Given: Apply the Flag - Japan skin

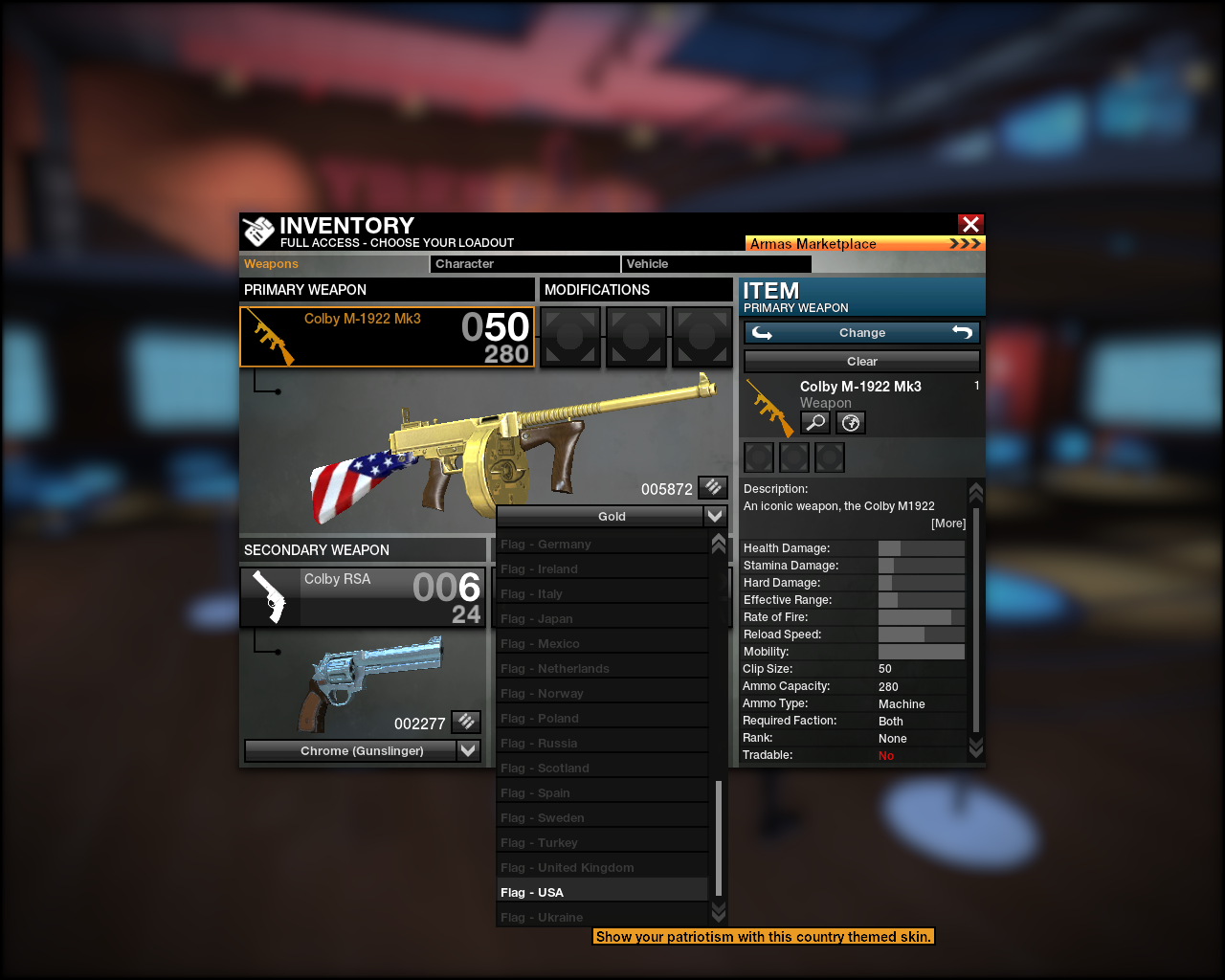Looking at the screenshot, I should pos(602,619).
